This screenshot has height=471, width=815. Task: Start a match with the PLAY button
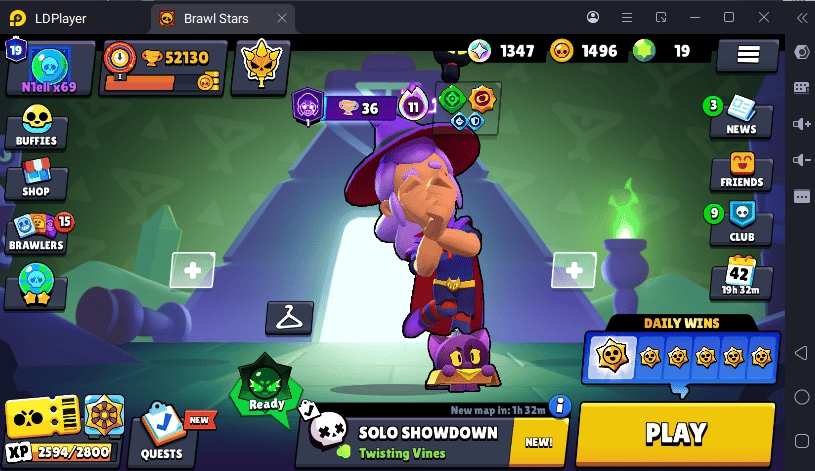click(676, 433)
